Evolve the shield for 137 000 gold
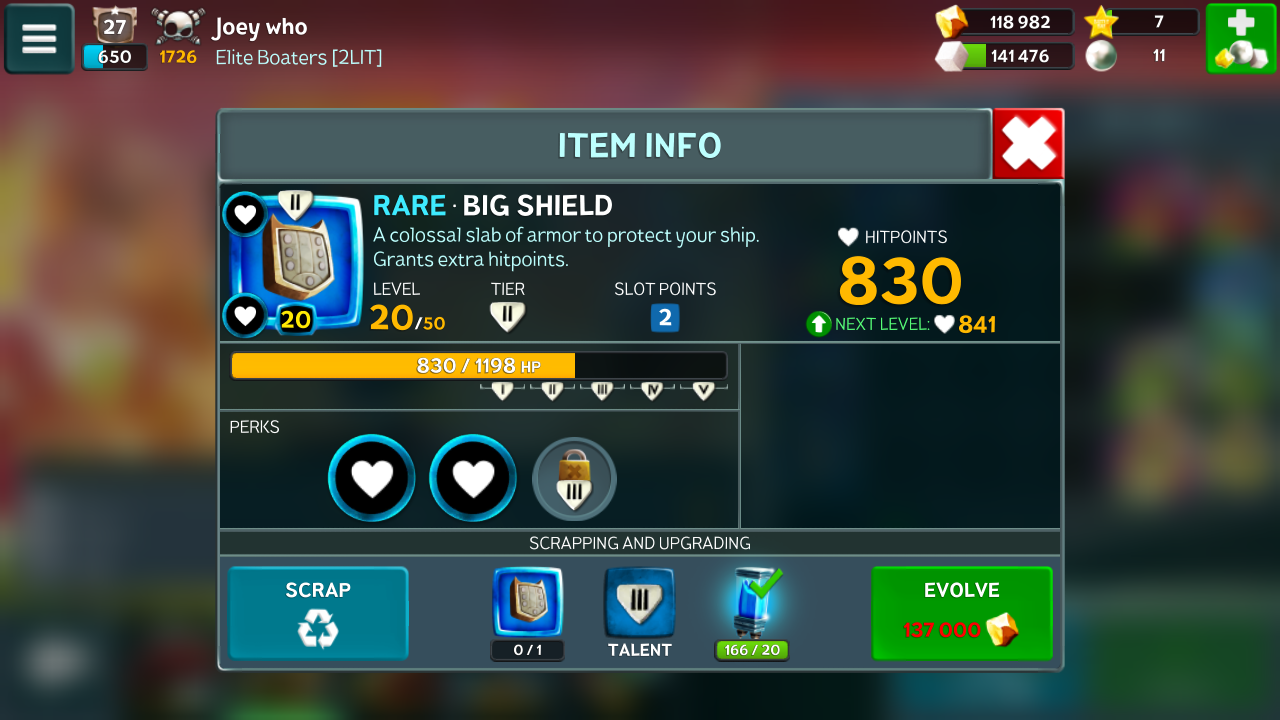 click(x=961, y=614)
